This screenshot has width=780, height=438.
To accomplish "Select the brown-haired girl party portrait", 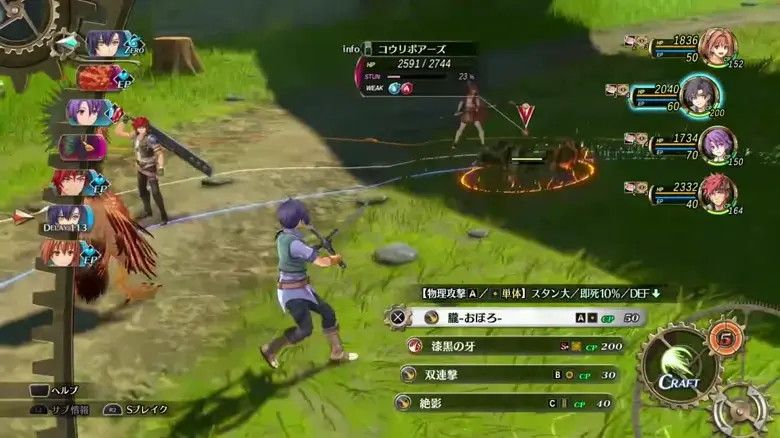I will pyautogui.click(x=716, y=47).
